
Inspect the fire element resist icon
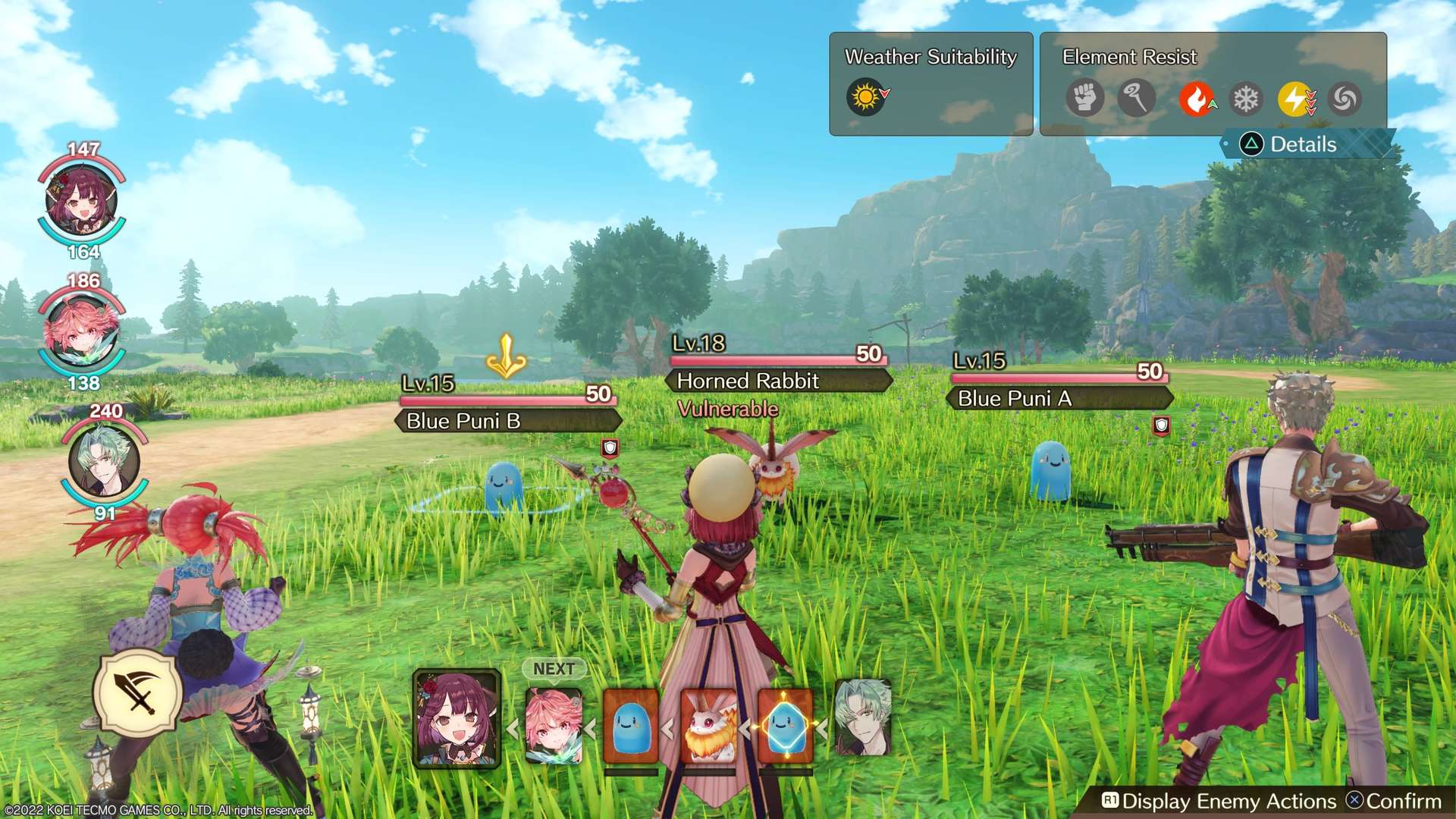1196,99
